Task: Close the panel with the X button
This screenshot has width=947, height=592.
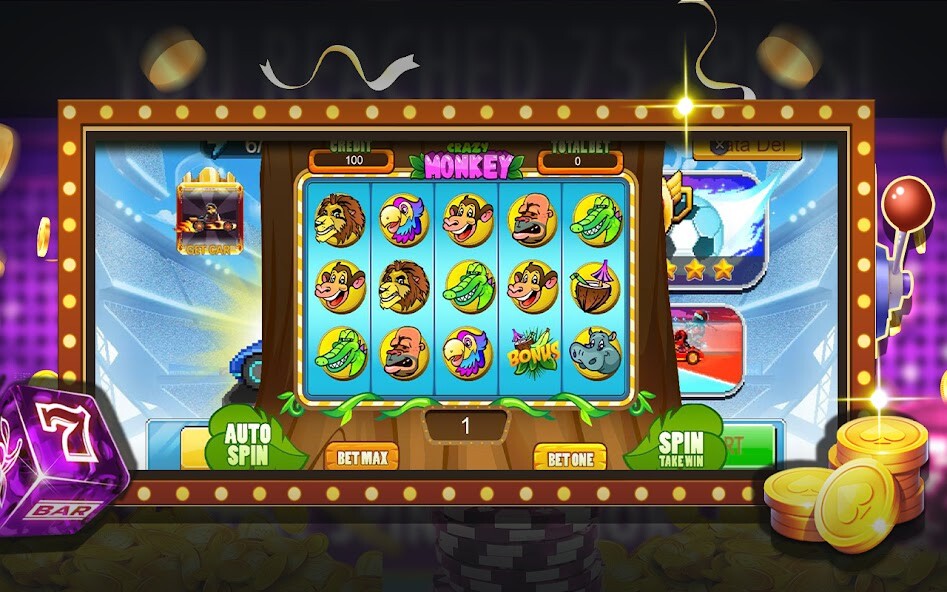Action: (717, 146)
